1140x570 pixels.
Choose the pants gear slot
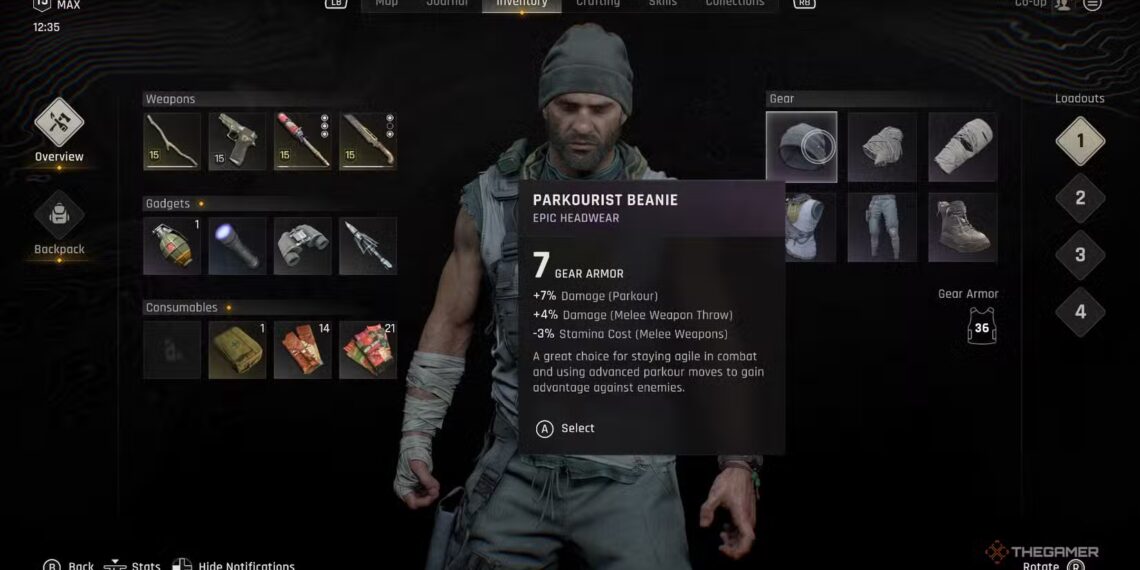point(882,227)
